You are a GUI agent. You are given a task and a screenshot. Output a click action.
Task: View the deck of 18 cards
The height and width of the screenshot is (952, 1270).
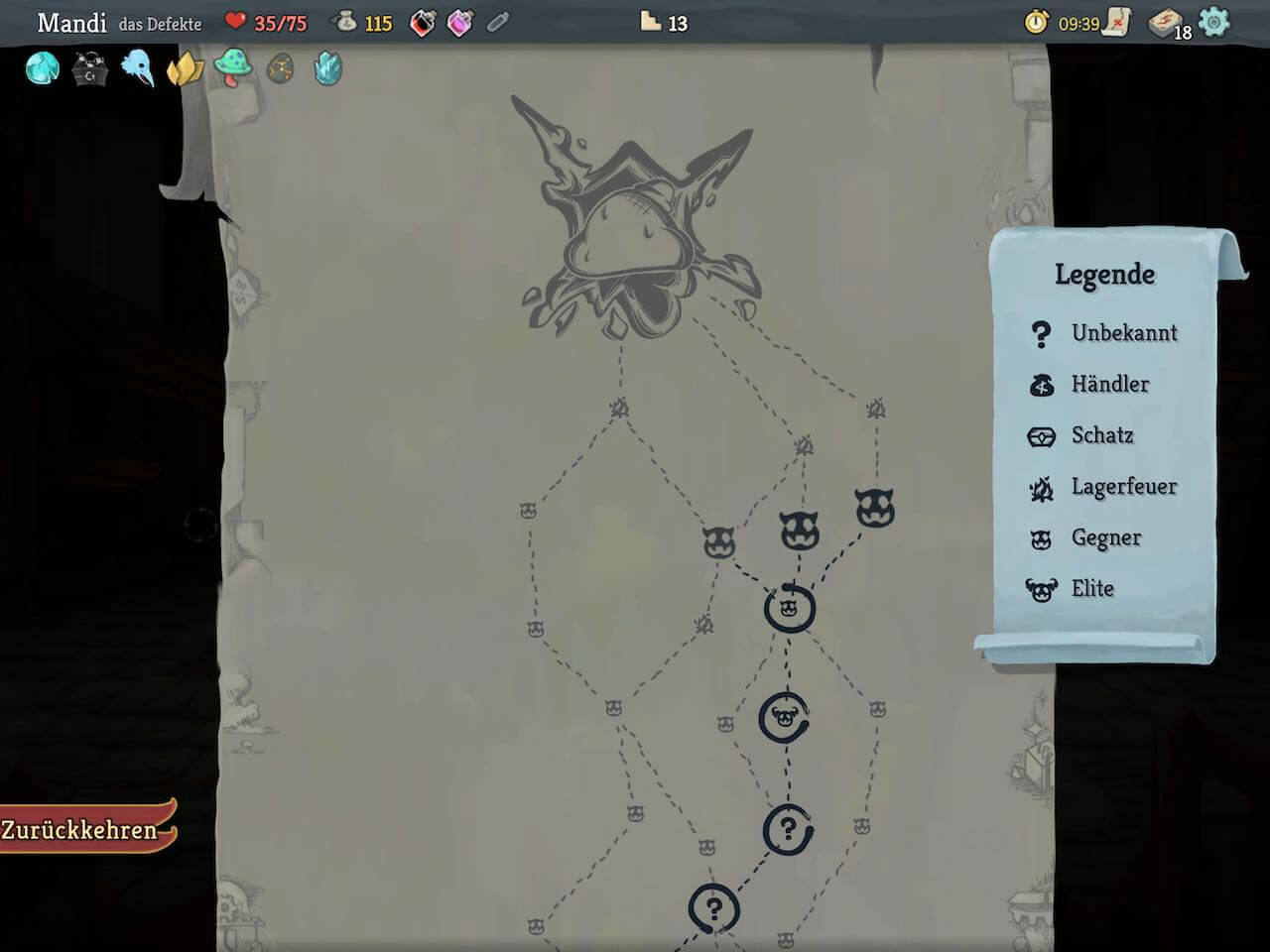point(1168,23)
